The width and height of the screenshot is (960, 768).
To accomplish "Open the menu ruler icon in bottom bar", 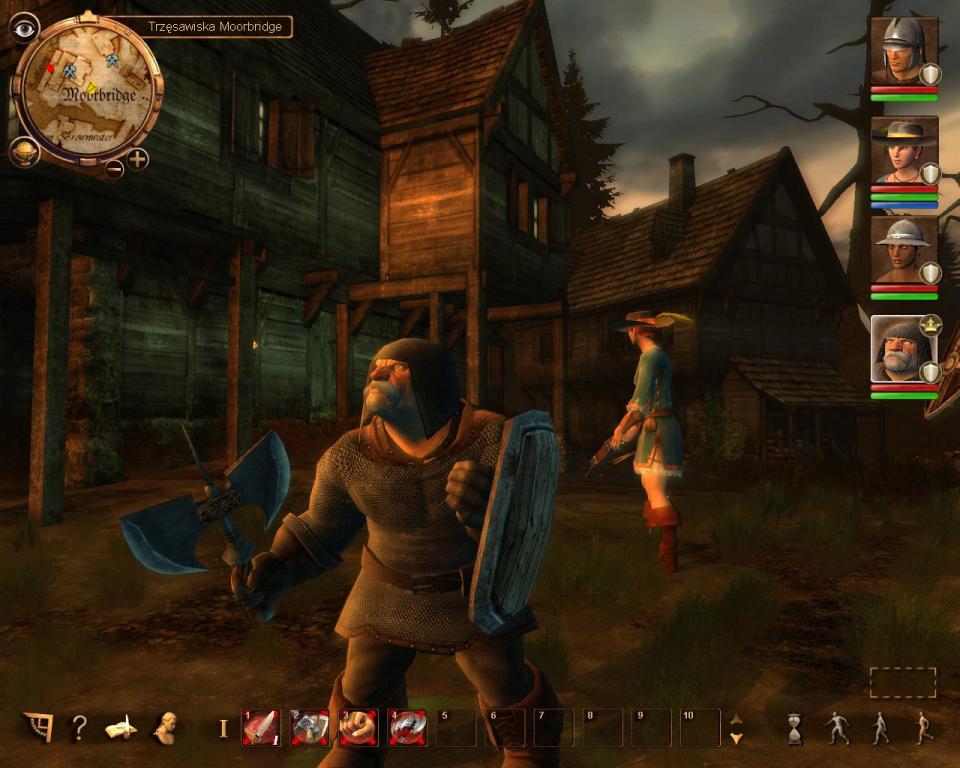I will click(x=38, y=728).
